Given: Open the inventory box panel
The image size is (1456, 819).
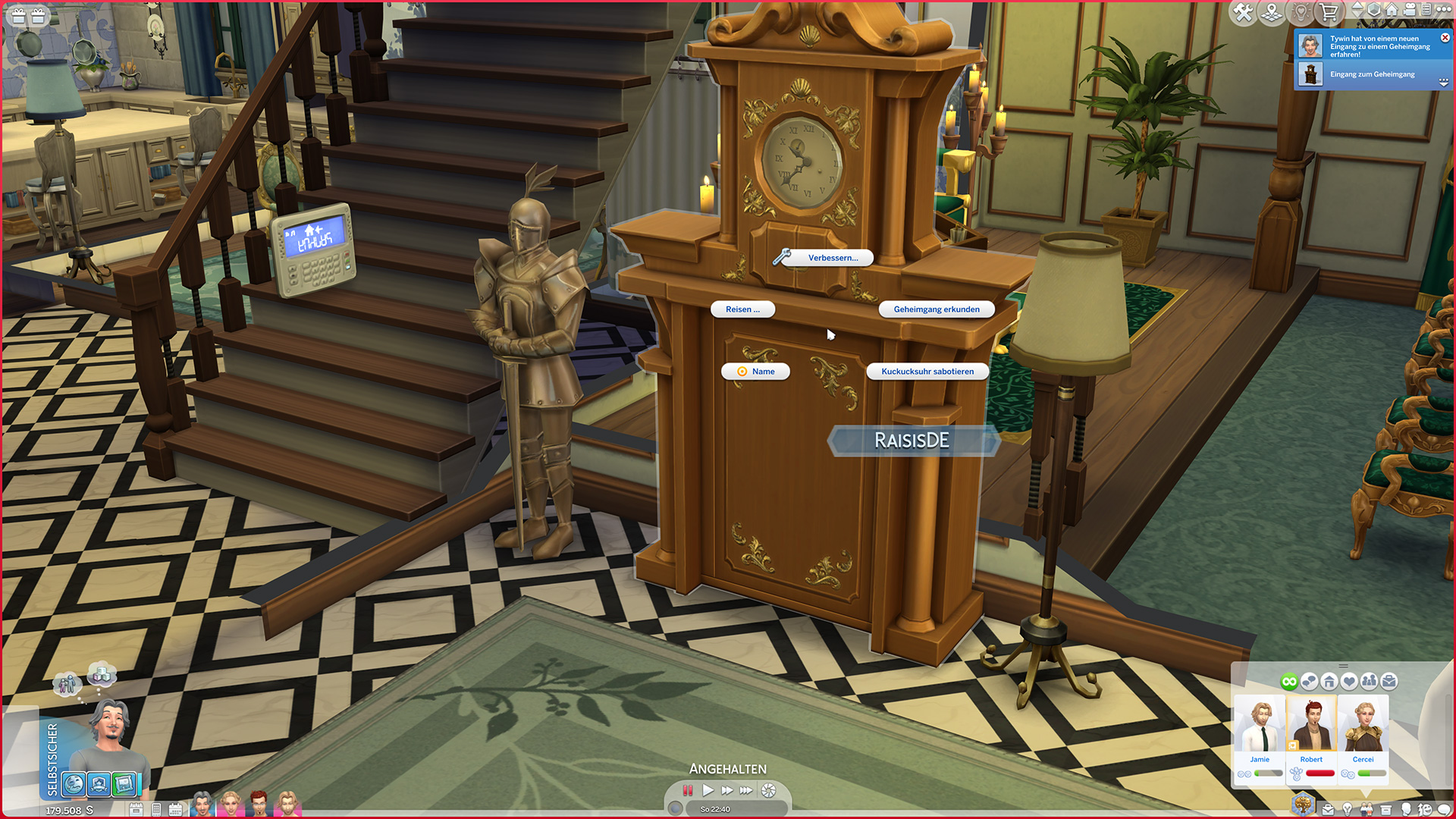Looking at the screenshot, I should (x=1385, y=810).
